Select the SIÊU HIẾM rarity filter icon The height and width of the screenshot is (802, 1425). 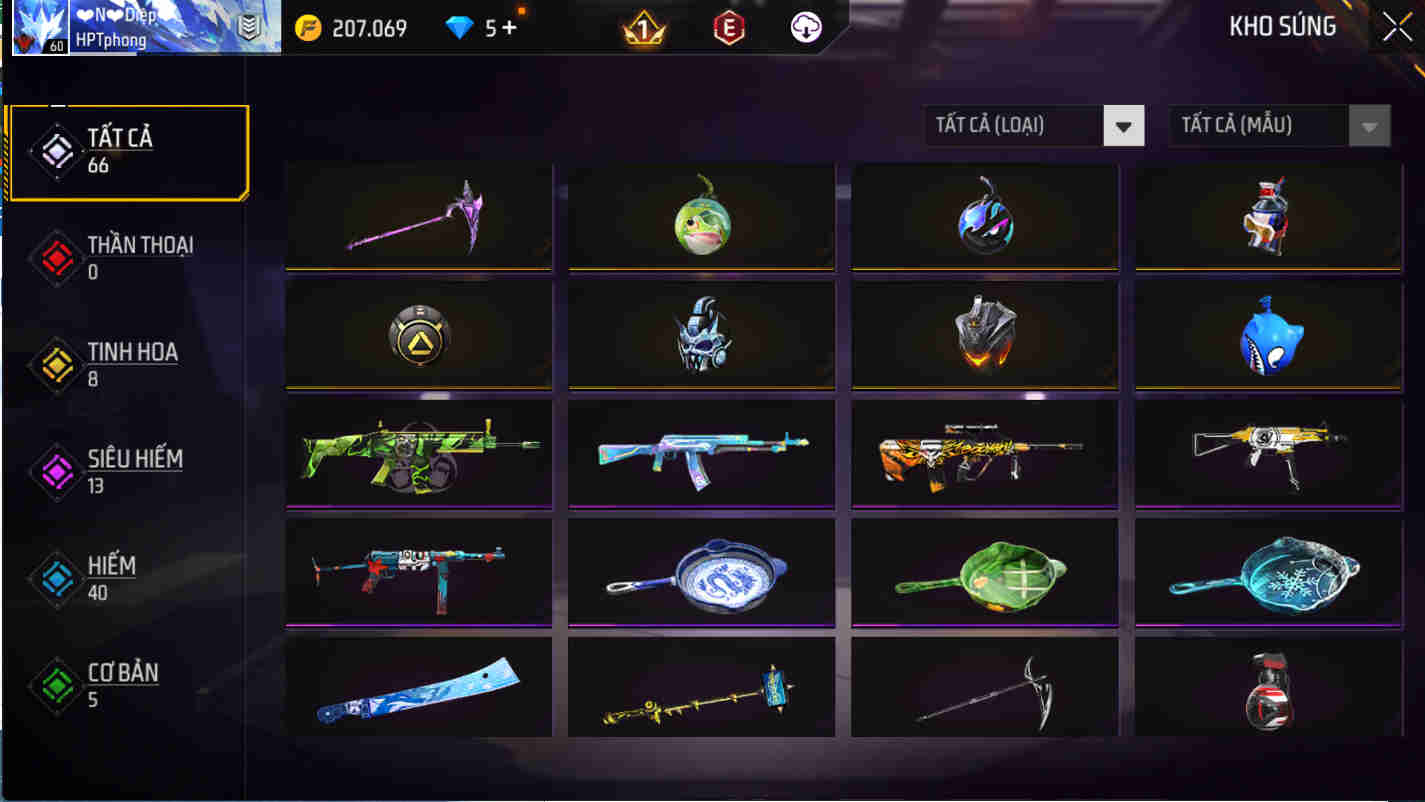57,471
